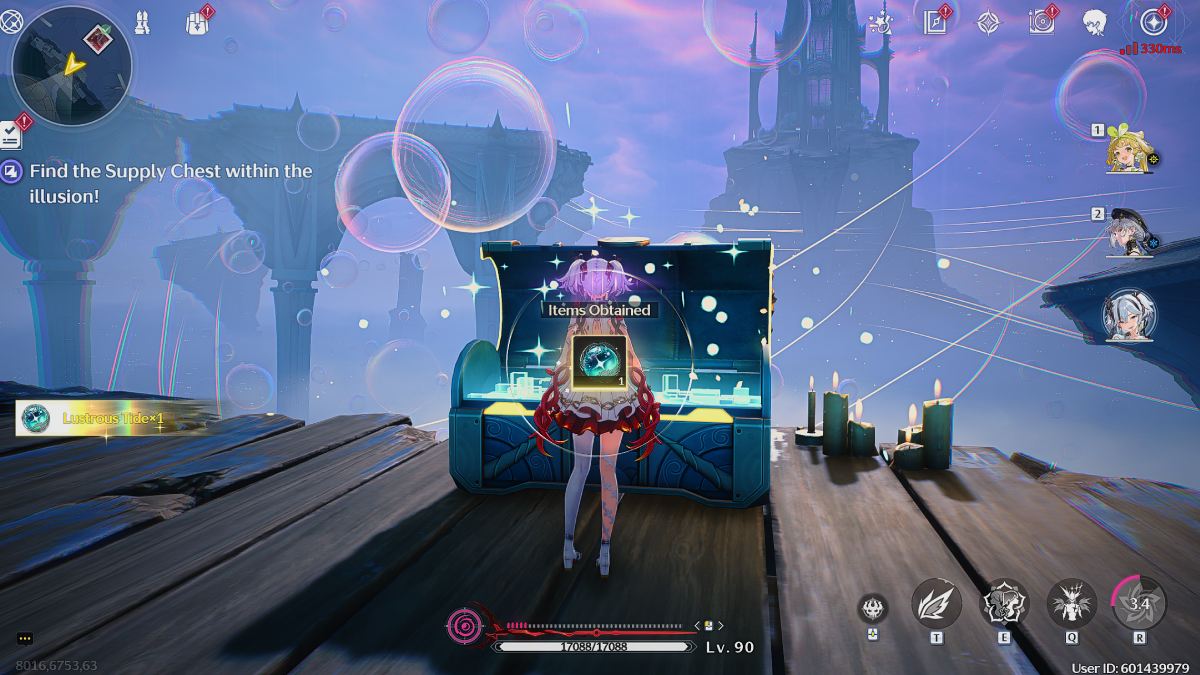
Task: Switch to the blonde party member in slot 1
Action: pos(1131,153)
